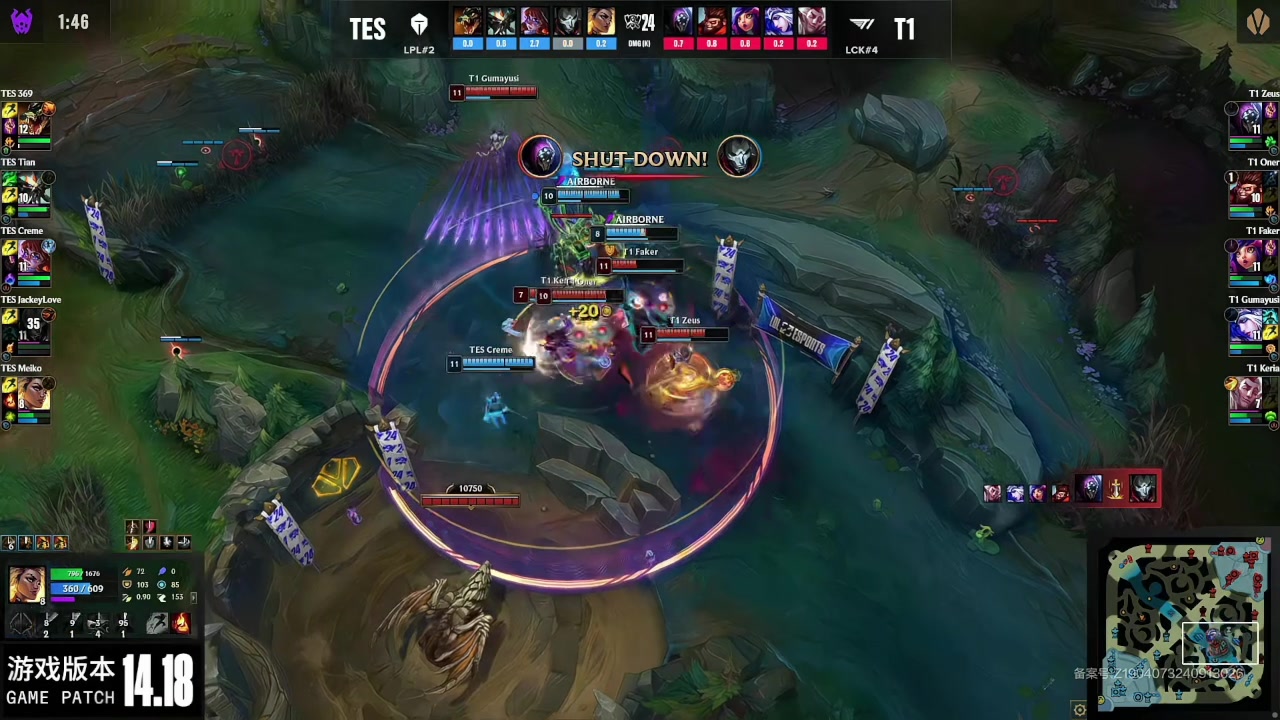Click the Flash summoner spell icon

157,623
